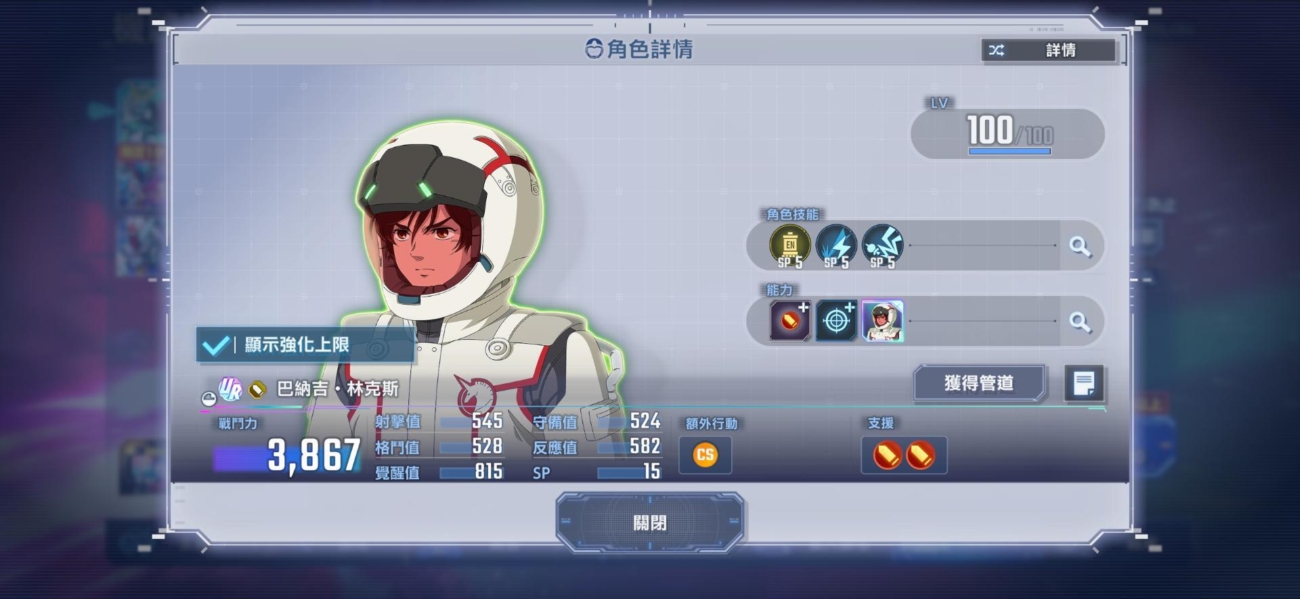The image size is (1300, 599).
Task: Toggle the 顯示強化上限 checkbox
Action: [x=216, y=345]
